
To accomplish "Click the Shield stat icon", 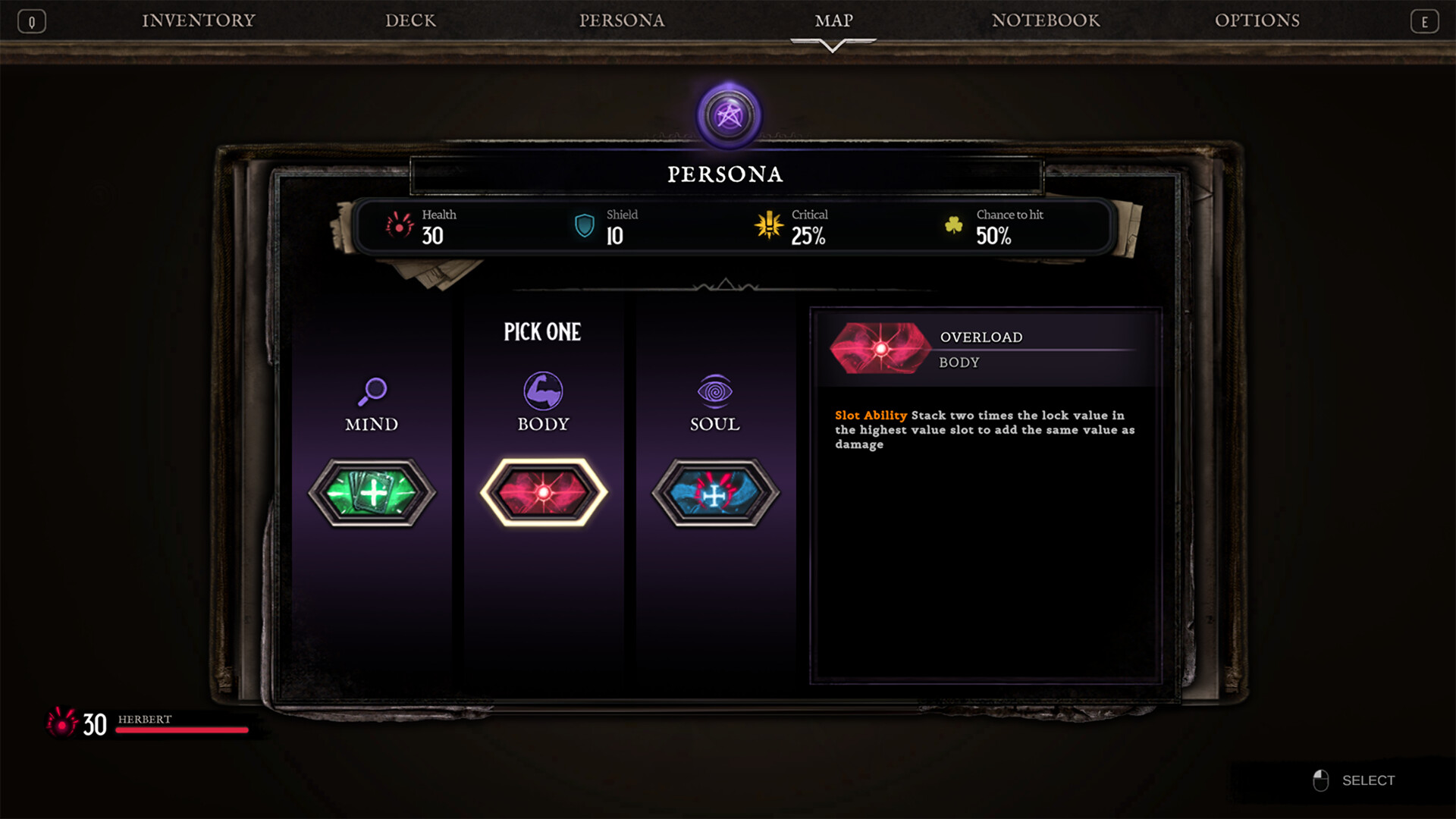I will tap(583, 226).
